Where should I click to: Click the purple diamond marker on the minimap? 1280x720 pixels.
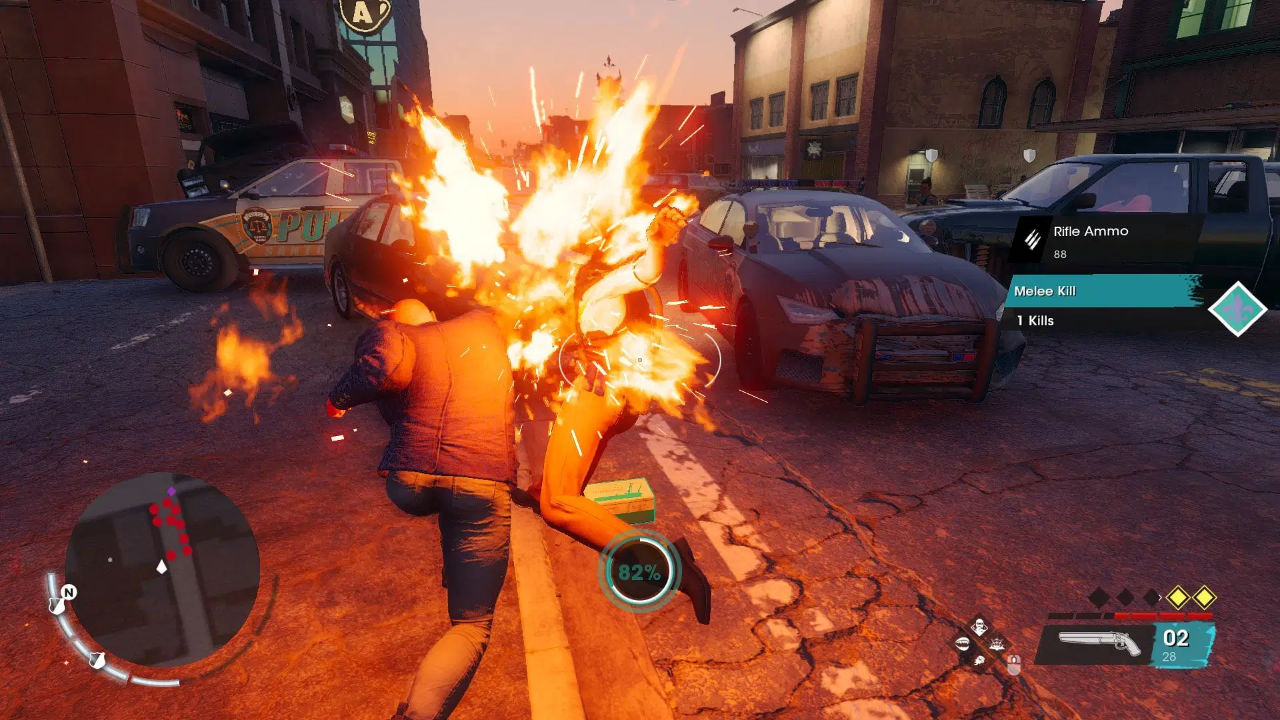[171, 492]
